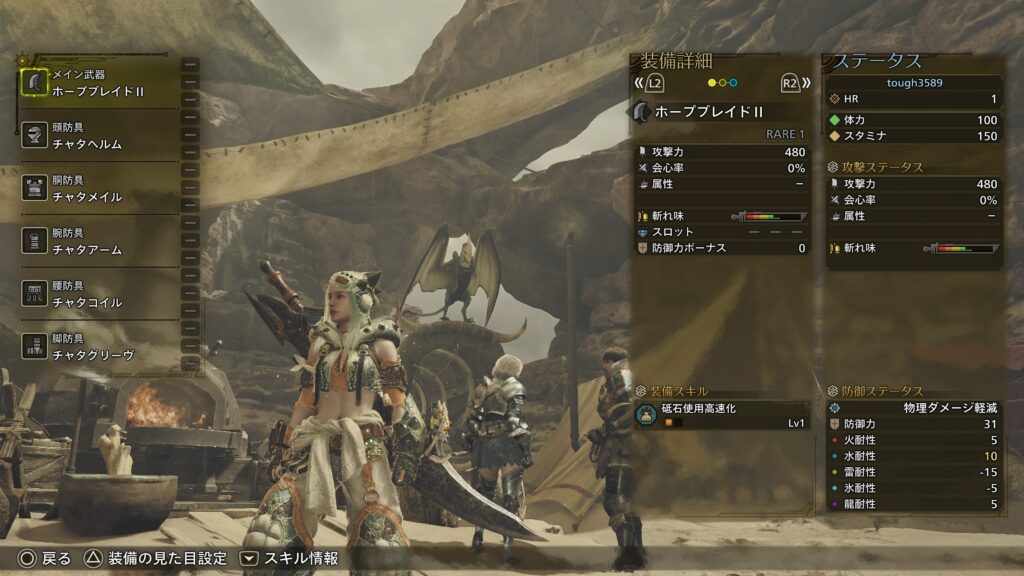Click the 装備詳細 page indicator dots
Viewport: 1024px width, 576px height.
[x=721, y=83]
